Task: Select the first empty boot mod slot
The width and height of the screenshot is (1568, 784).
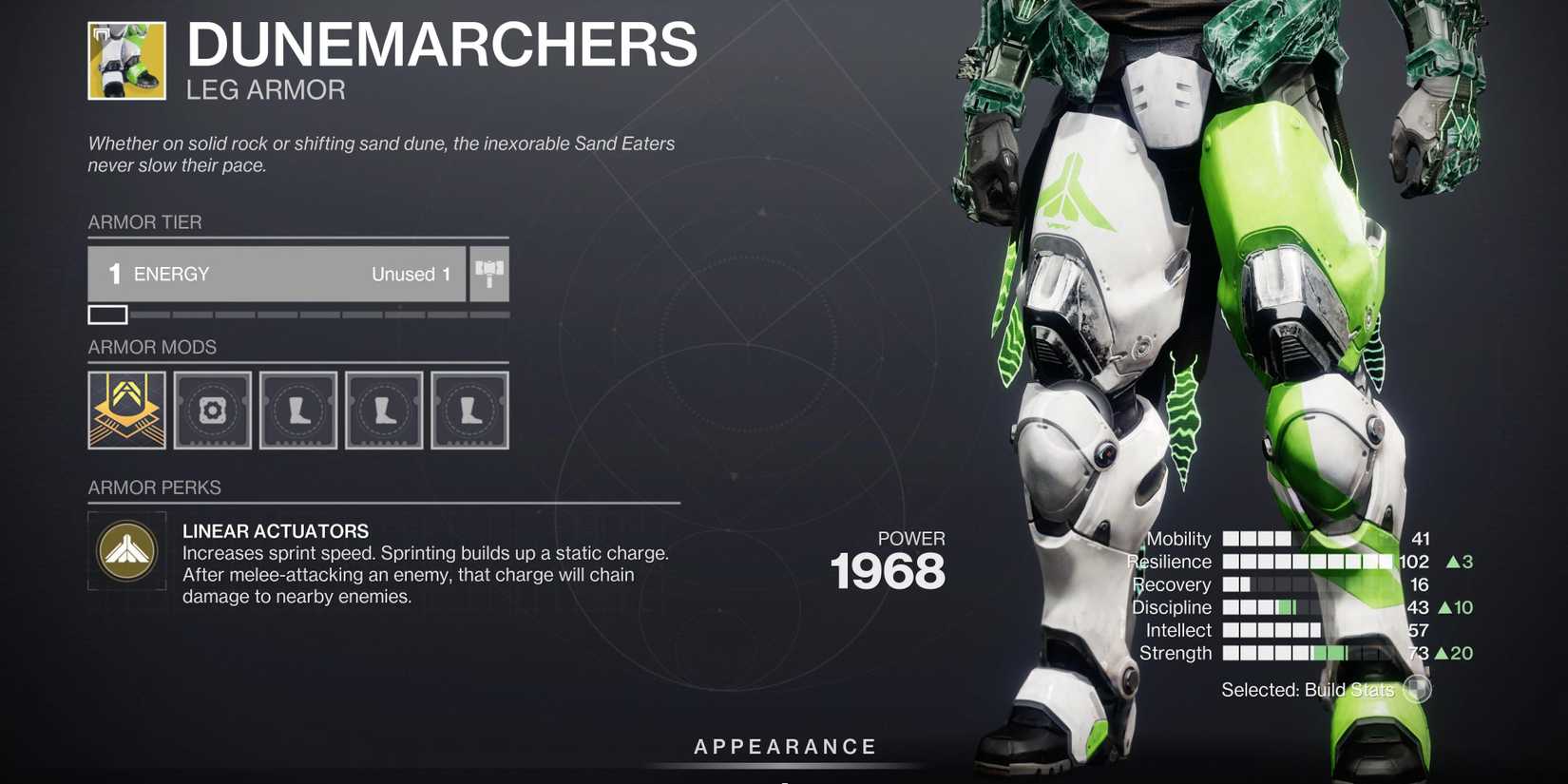Action: [x=298, y=410]
